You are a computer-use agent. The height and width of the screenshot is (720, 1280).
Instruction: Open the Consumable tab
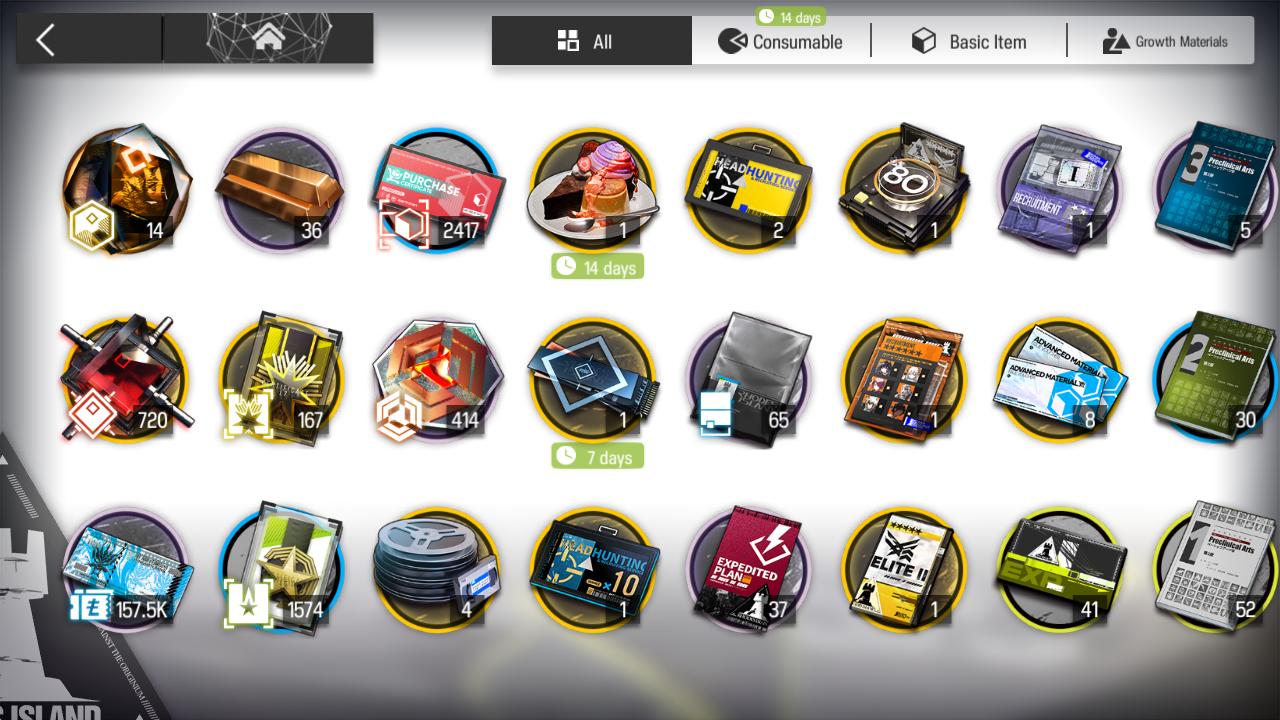pos(781,41)
